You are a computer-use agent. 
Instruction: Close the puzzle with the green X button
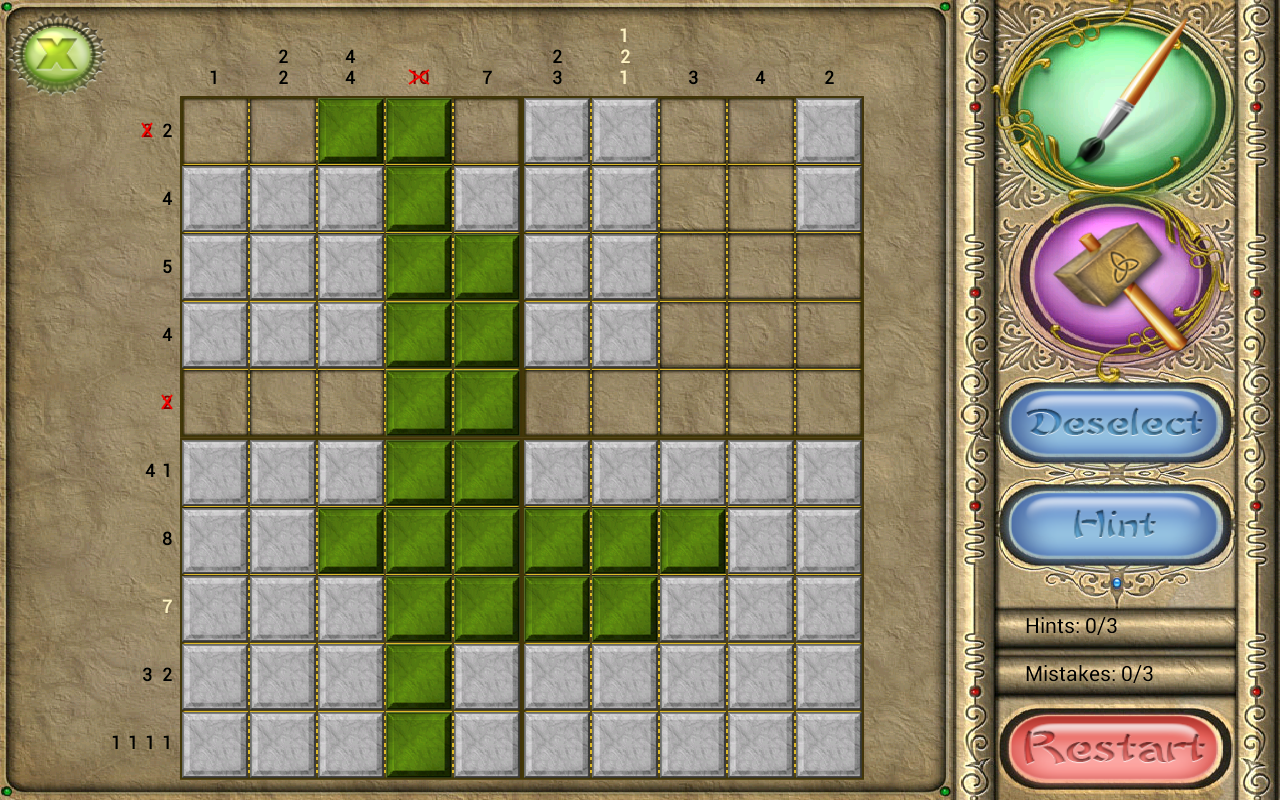click(x=59, y=54)
